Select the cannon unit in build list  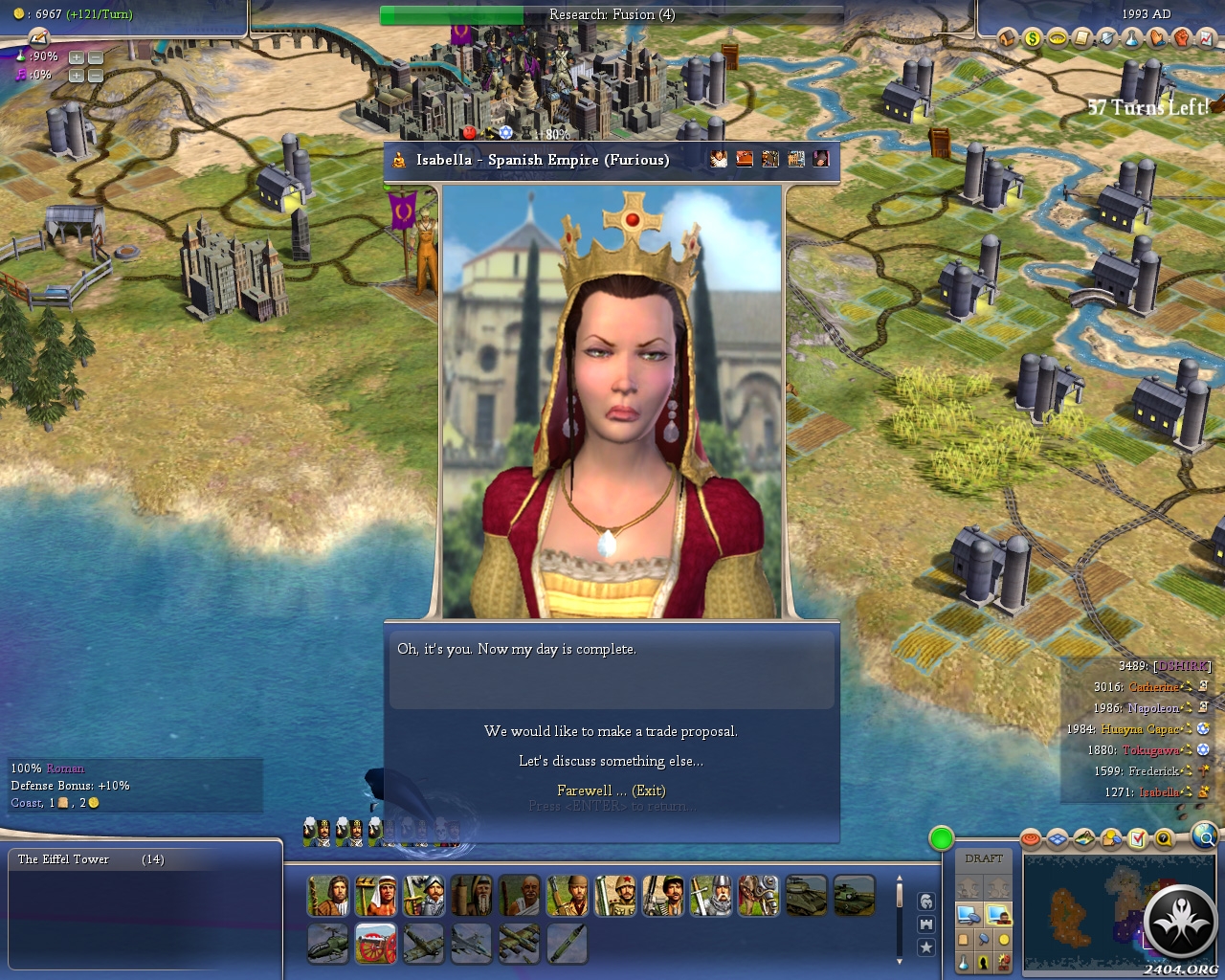coord(376,944)
